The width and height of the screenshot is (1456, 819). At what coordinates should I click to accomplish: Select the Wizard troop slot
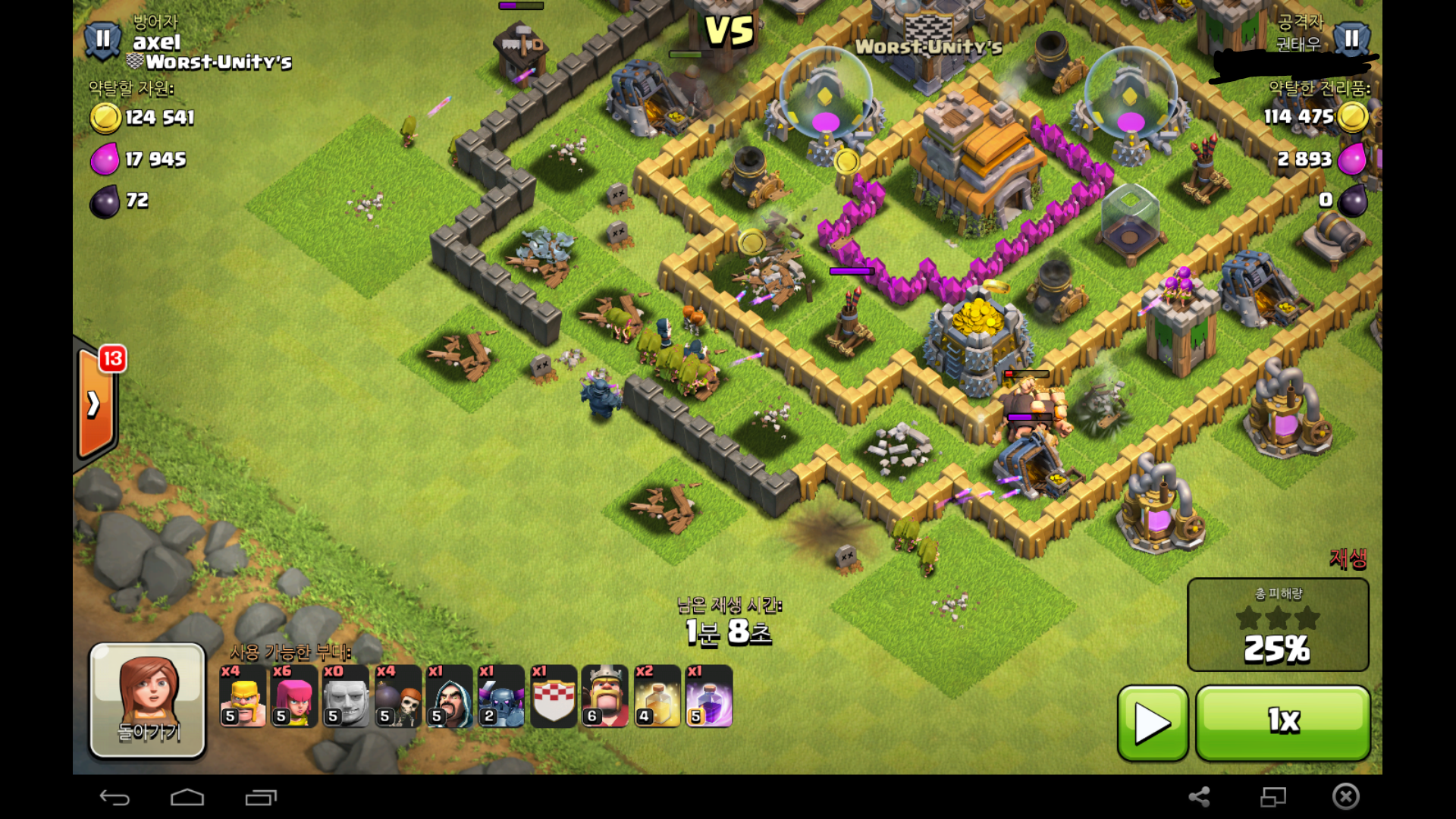450,697
